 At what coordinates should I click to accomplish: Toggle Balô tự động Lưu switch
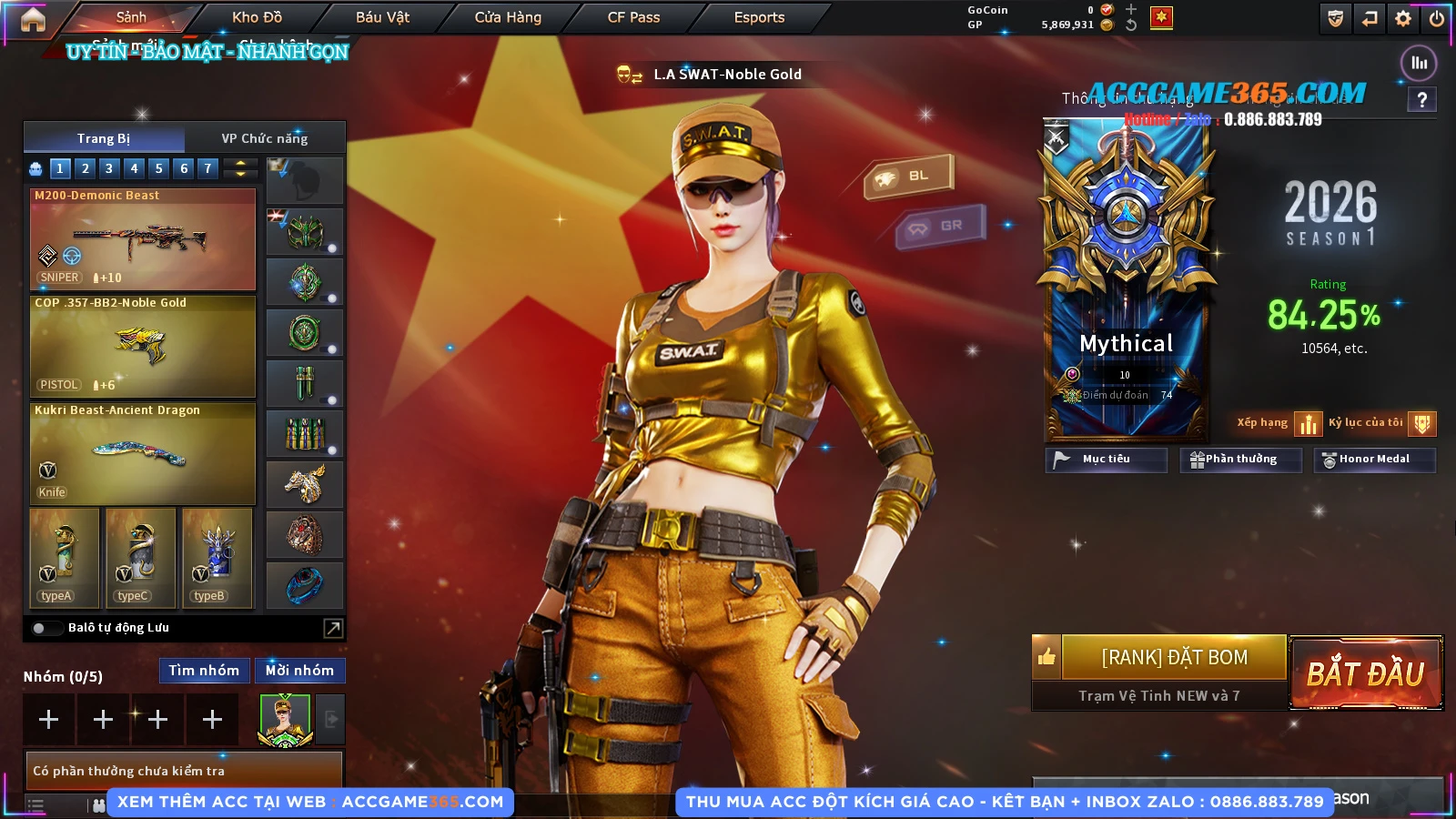41,628
